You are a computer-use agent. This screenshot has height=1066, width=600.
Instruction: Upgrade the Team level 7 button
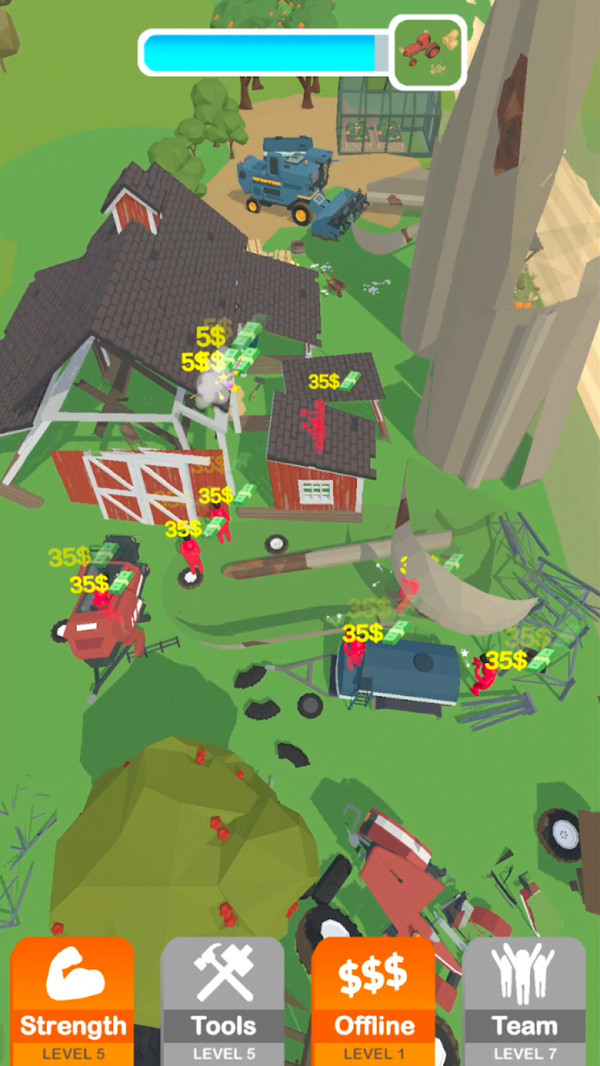[524, 1000]
